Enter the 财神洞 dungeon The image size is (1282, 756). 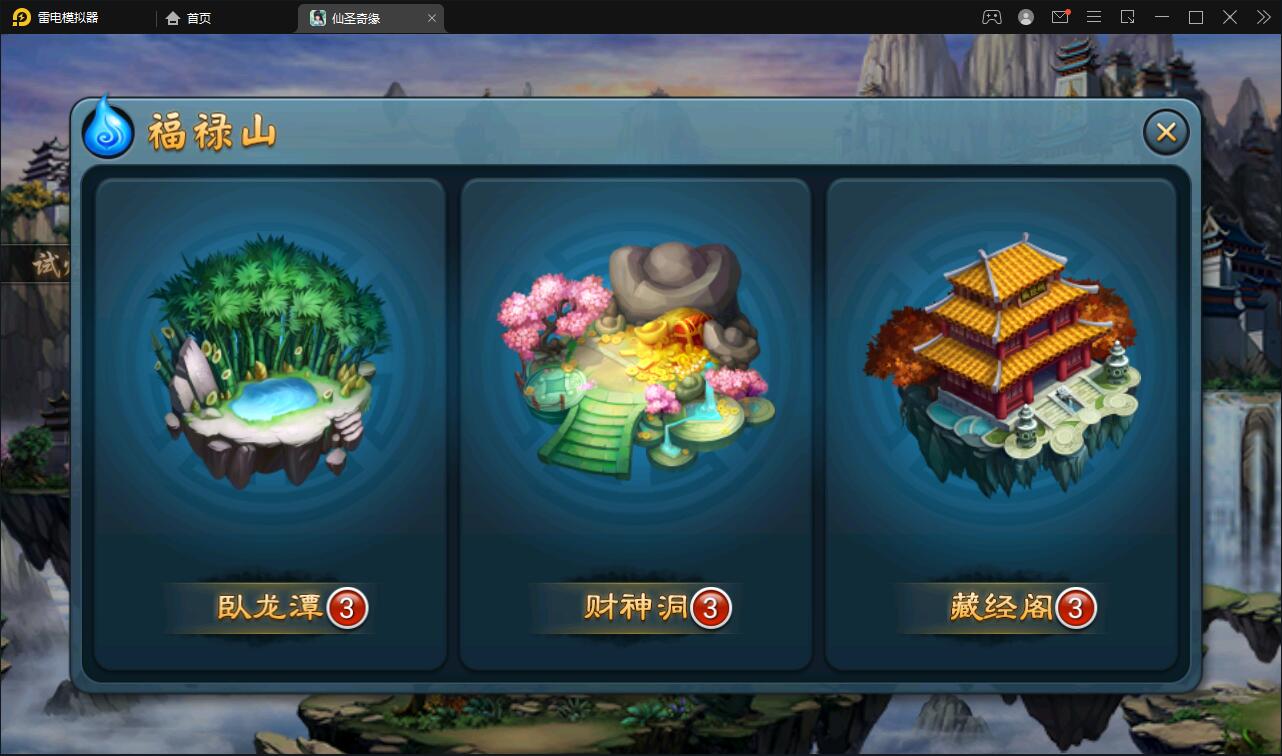(x=635, y=607)
